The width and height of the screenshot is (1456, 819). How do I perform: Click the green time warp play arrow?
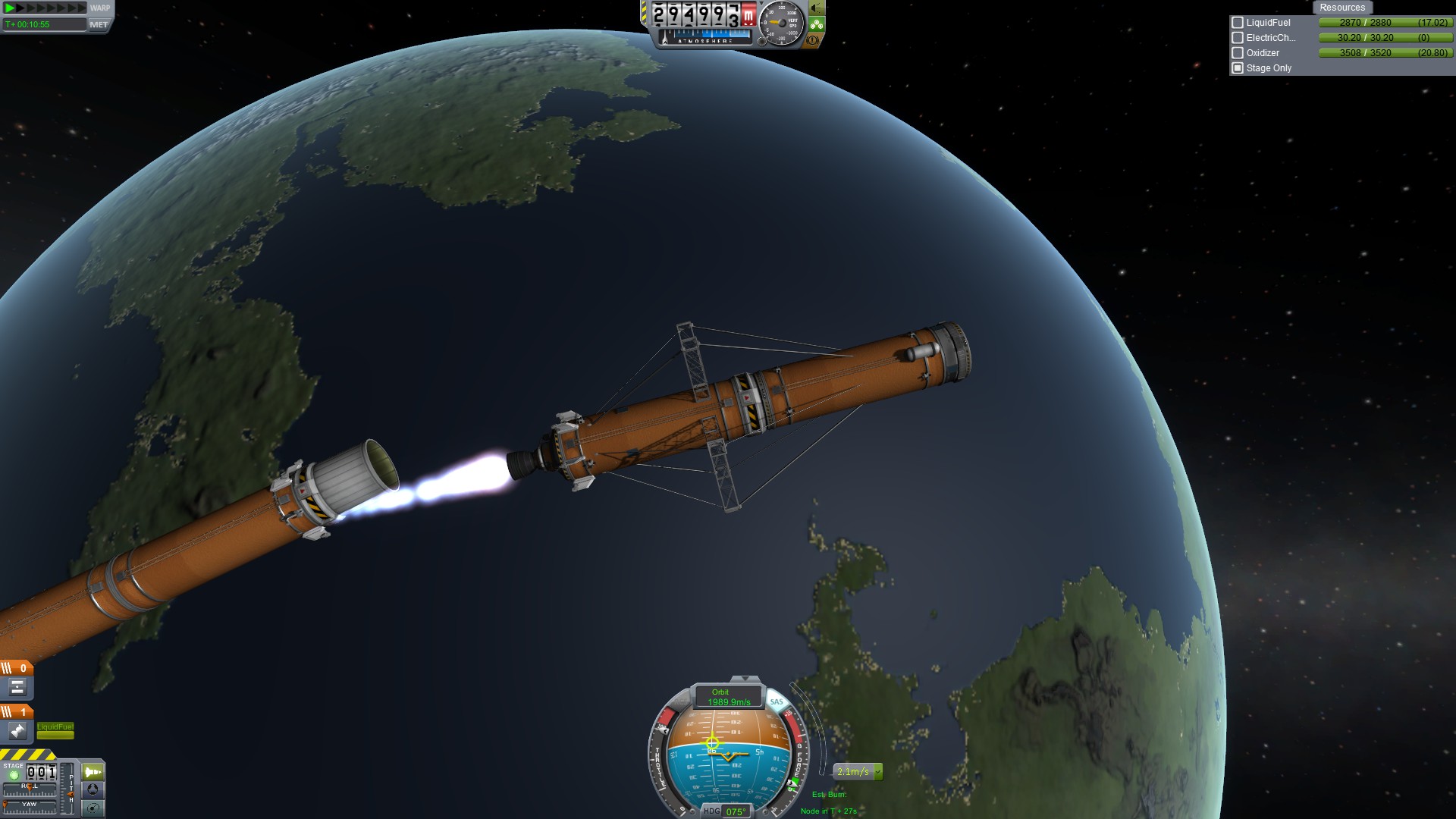(11, 8)
